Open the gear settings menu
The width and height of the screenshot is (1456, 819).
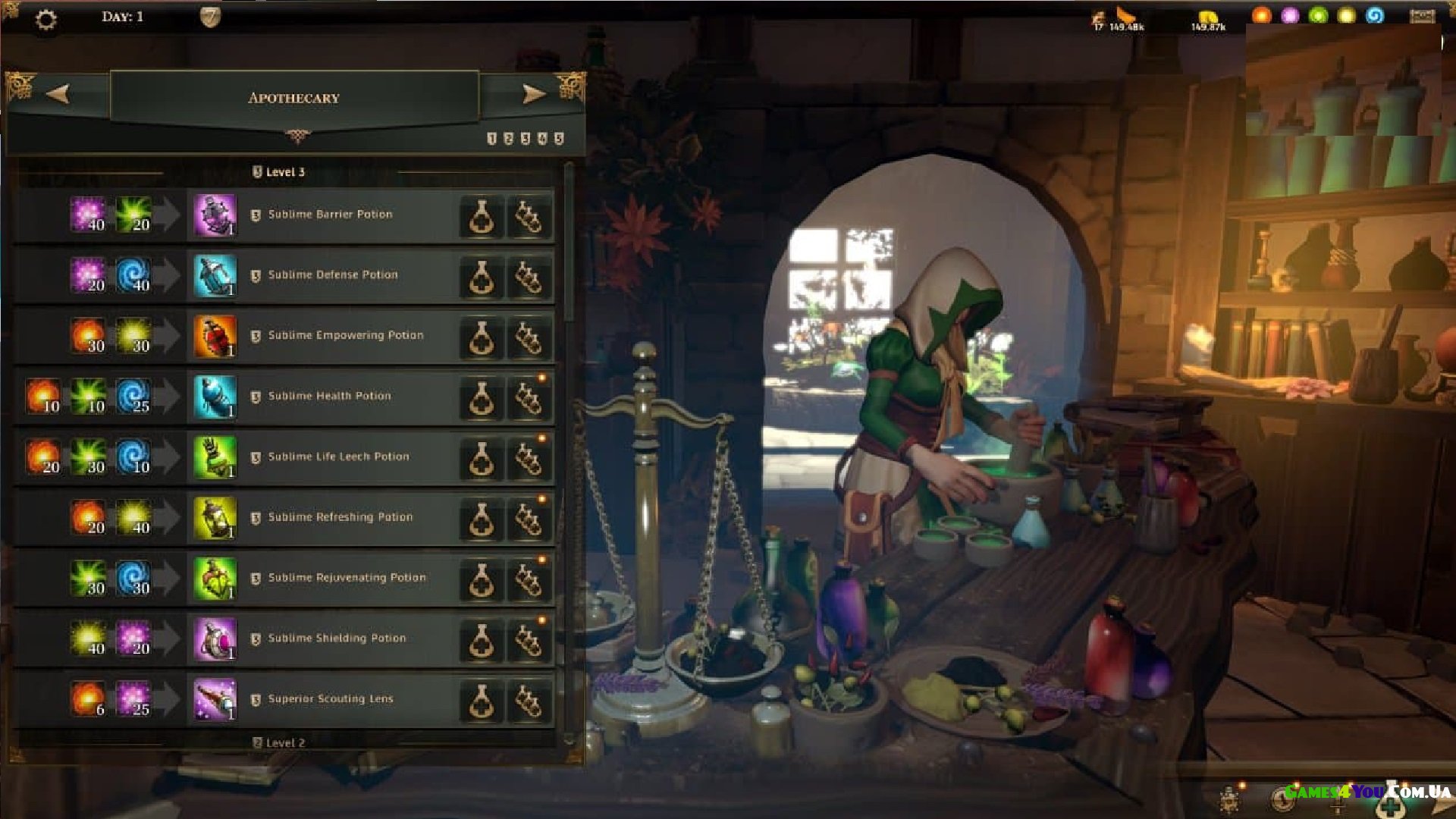pyautogui.click(x=45, y=20)
